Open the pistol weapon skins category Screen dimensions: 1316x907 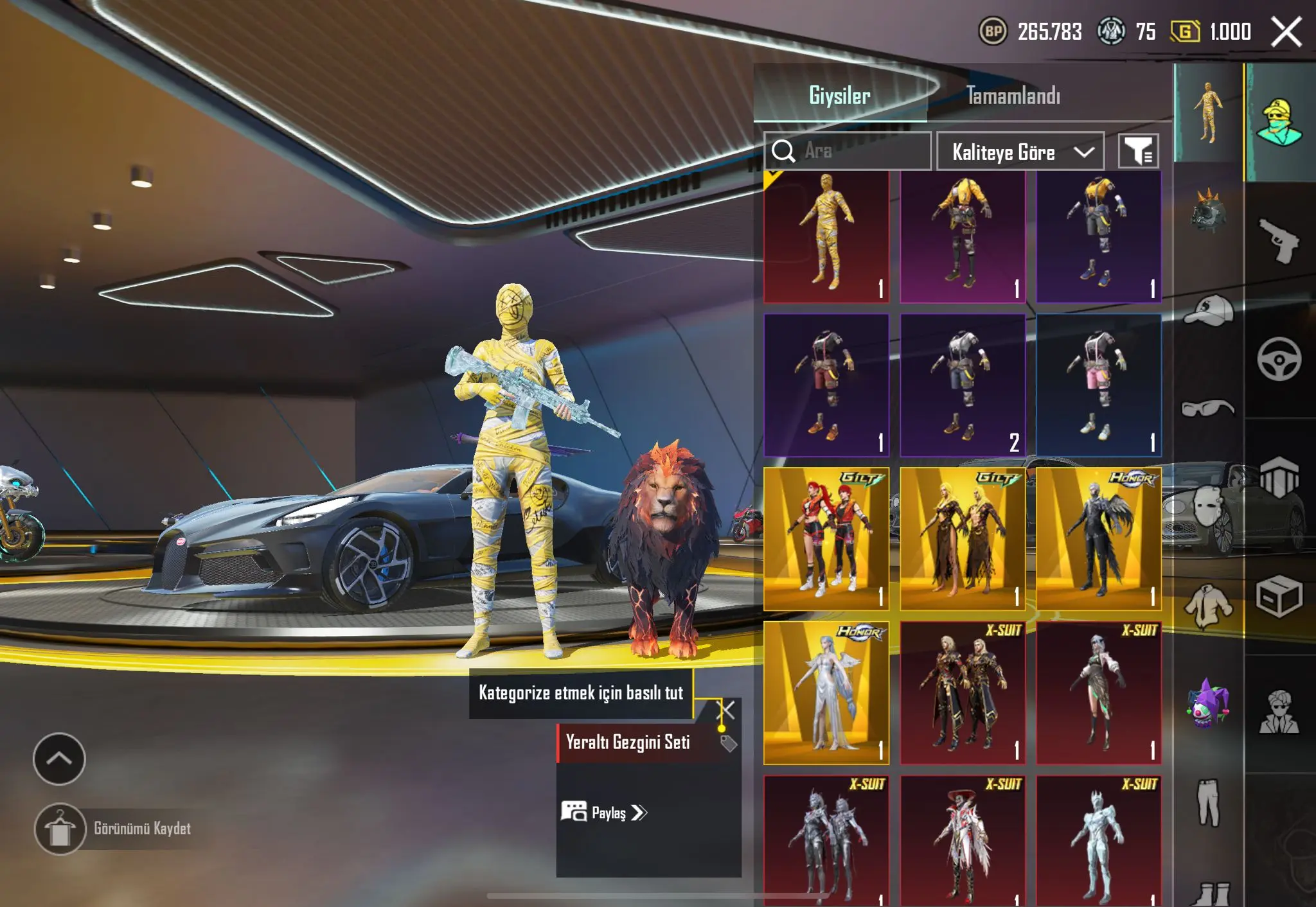tap(1279, 240)
